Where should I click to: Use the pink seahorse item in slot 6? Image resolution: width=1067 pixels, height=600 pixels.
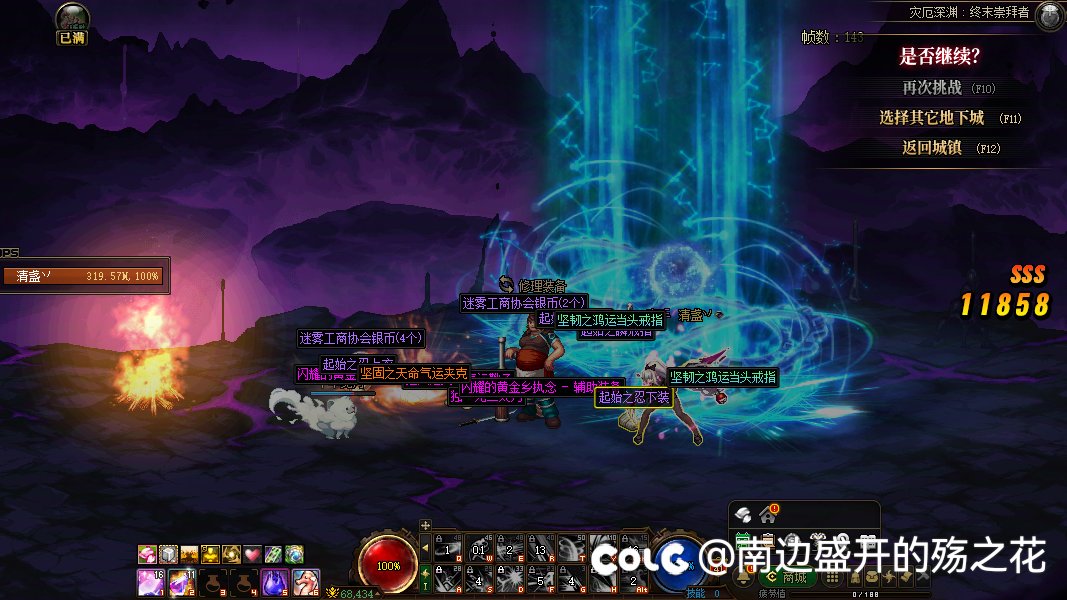coord(306,580)
